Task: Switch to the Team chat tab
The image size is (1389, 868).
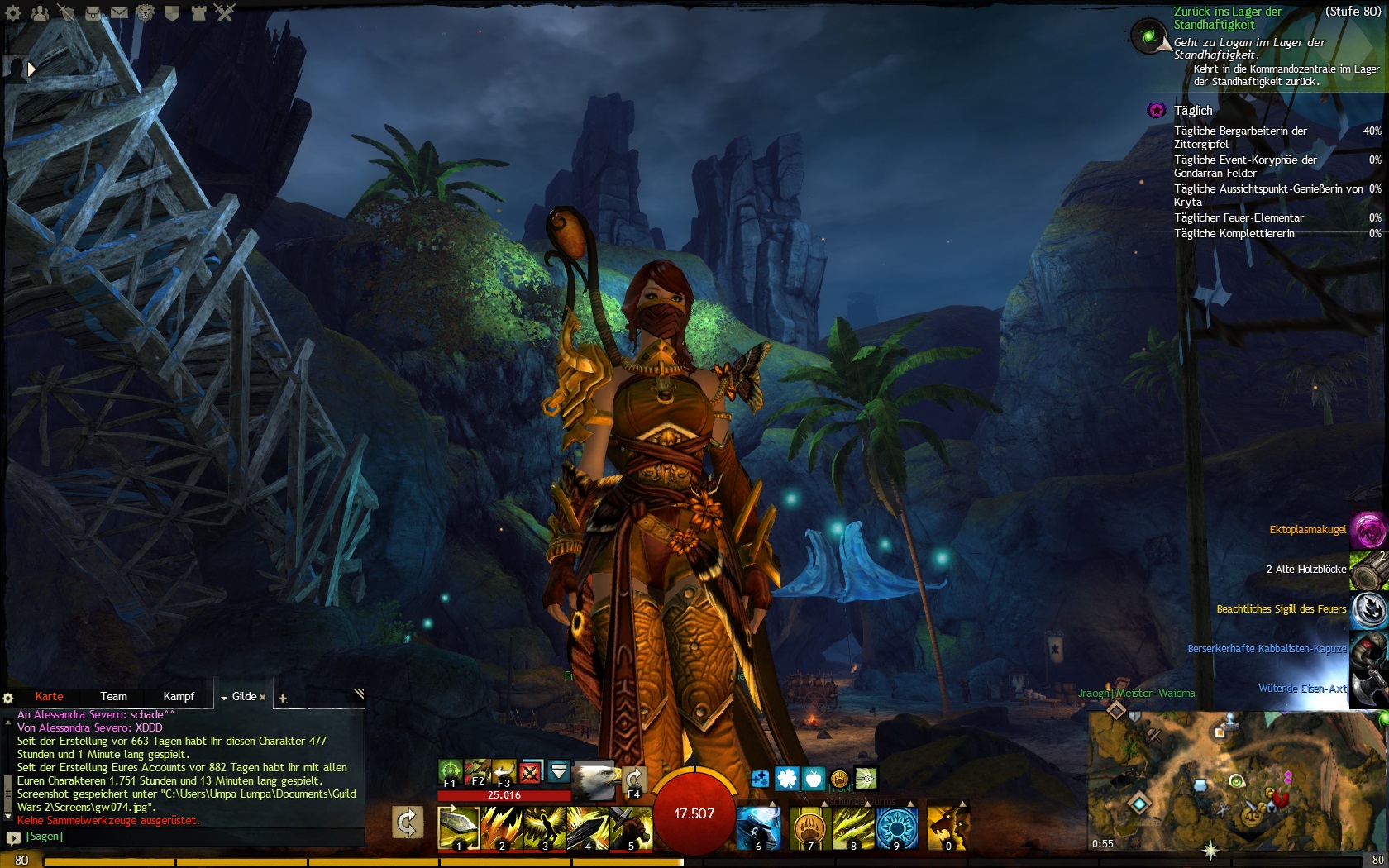Action: click(113, 697)
